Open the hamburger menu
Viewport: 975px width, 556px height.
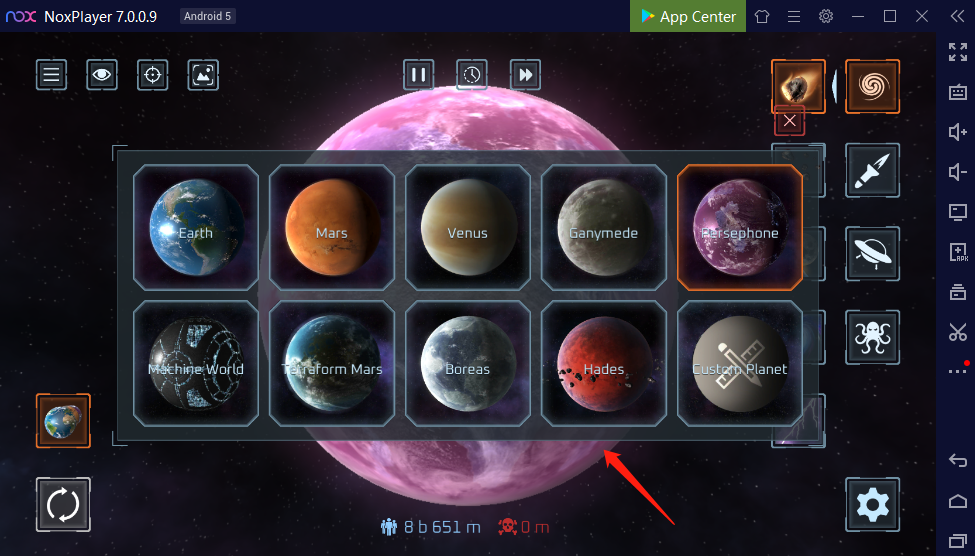pos(52,74)
